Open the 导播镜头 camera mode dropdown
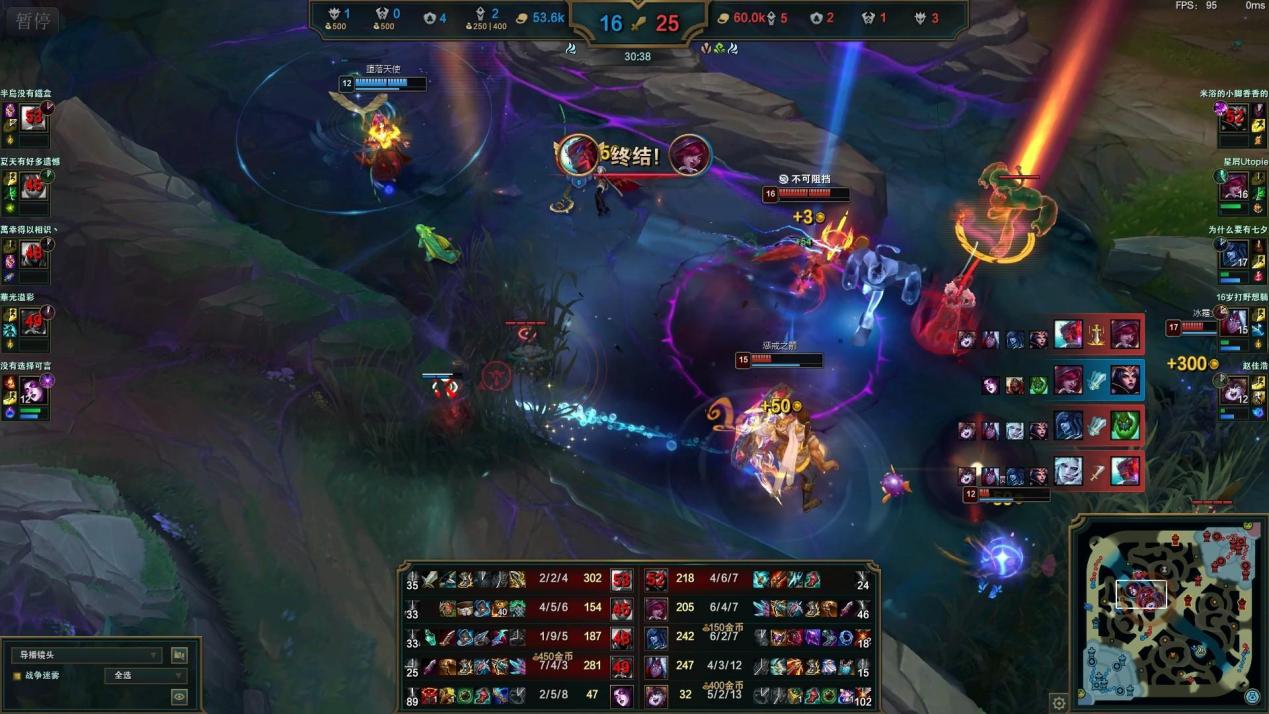The width and height of the screenshot is (1269, 714). (x=85, y=655)
